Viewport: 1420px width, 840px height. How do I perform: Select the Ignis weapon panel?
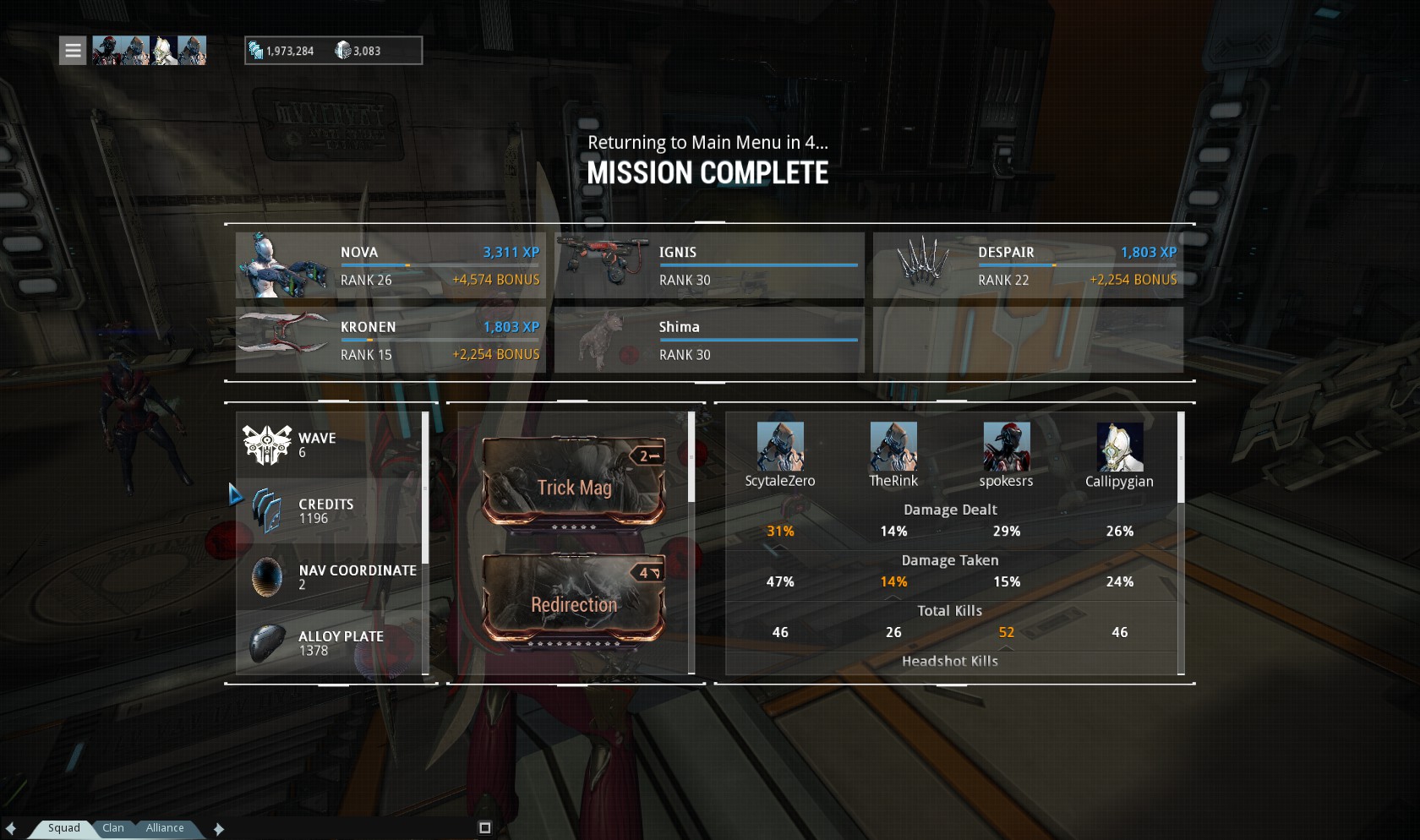pyautogui.click(x=709, y=265)
